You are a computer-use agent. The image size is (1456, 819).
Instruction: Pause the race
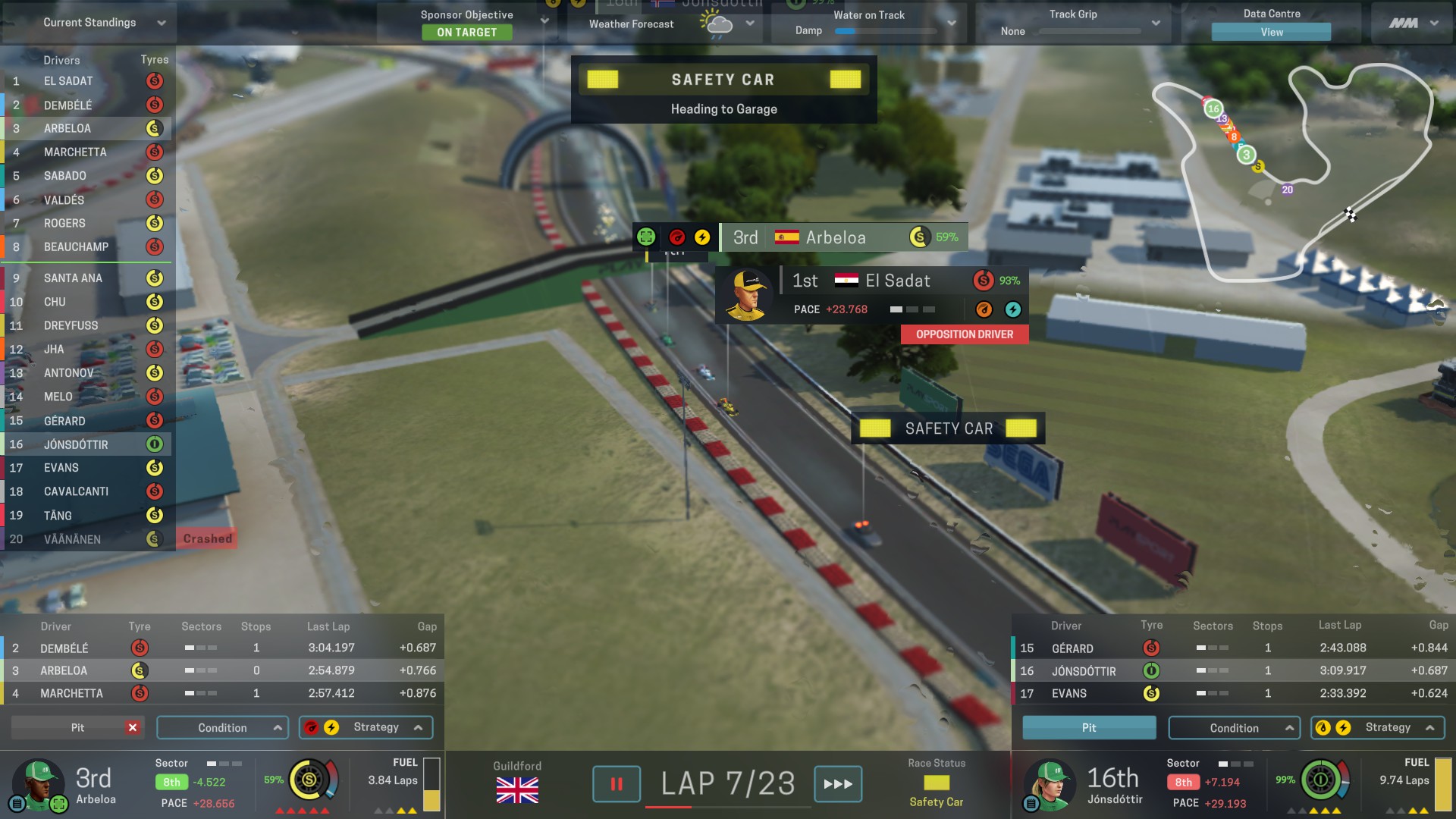[x=616, y=784]
